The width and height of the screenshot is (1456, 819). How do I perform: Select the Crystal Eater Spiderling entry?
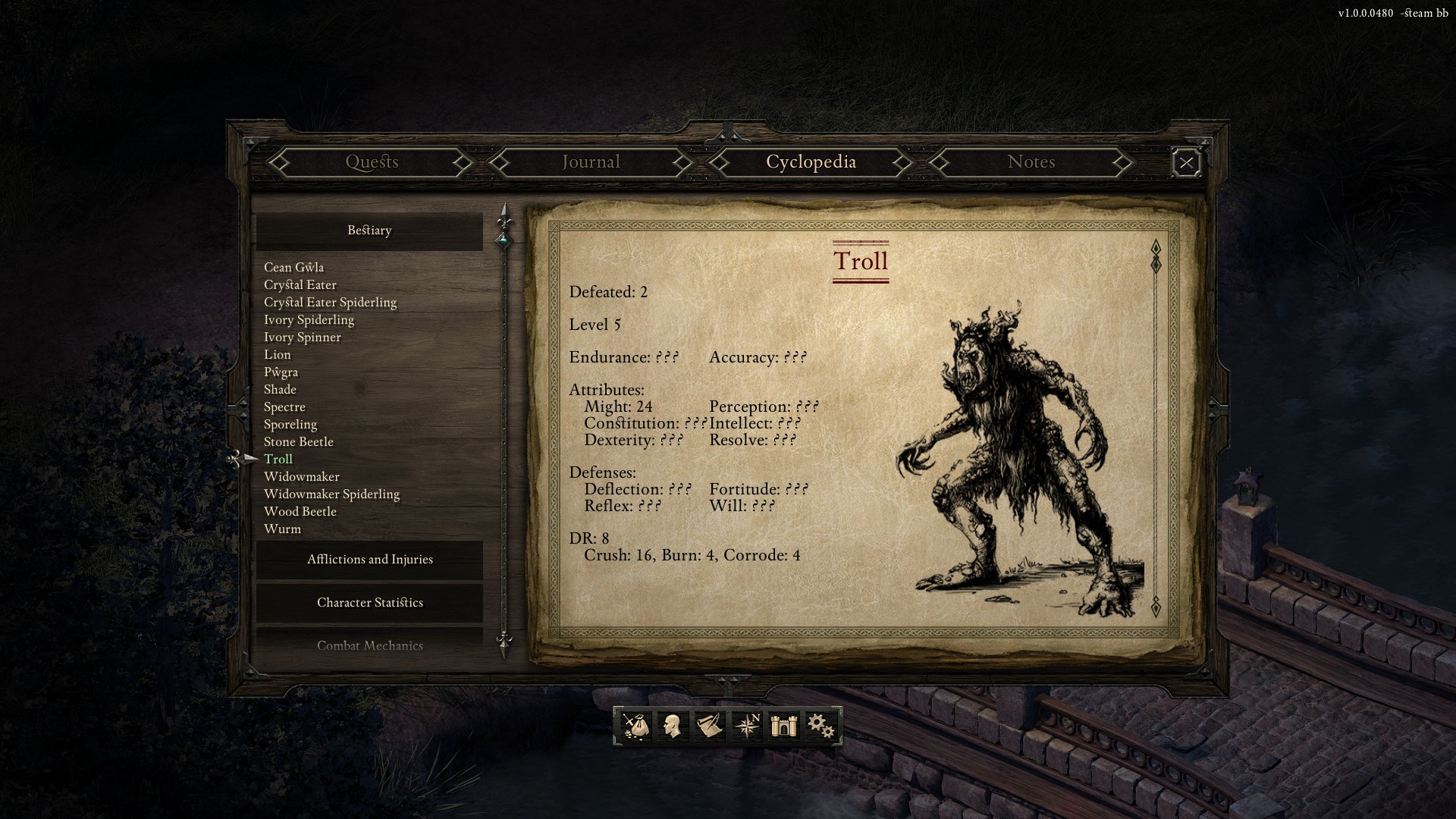pos(330,303)
